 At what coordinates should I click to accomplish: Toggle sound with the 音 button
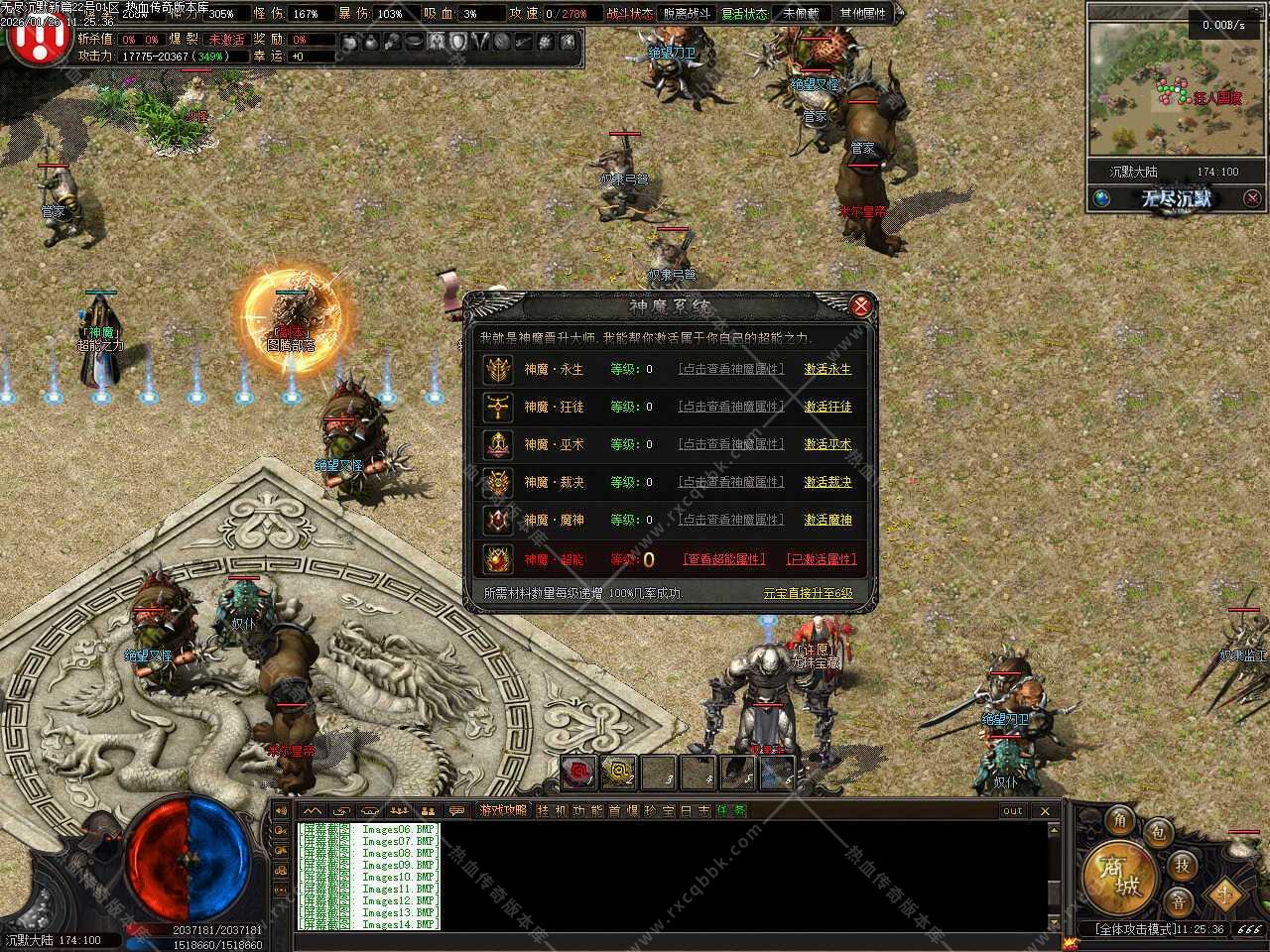point(1178,901)
